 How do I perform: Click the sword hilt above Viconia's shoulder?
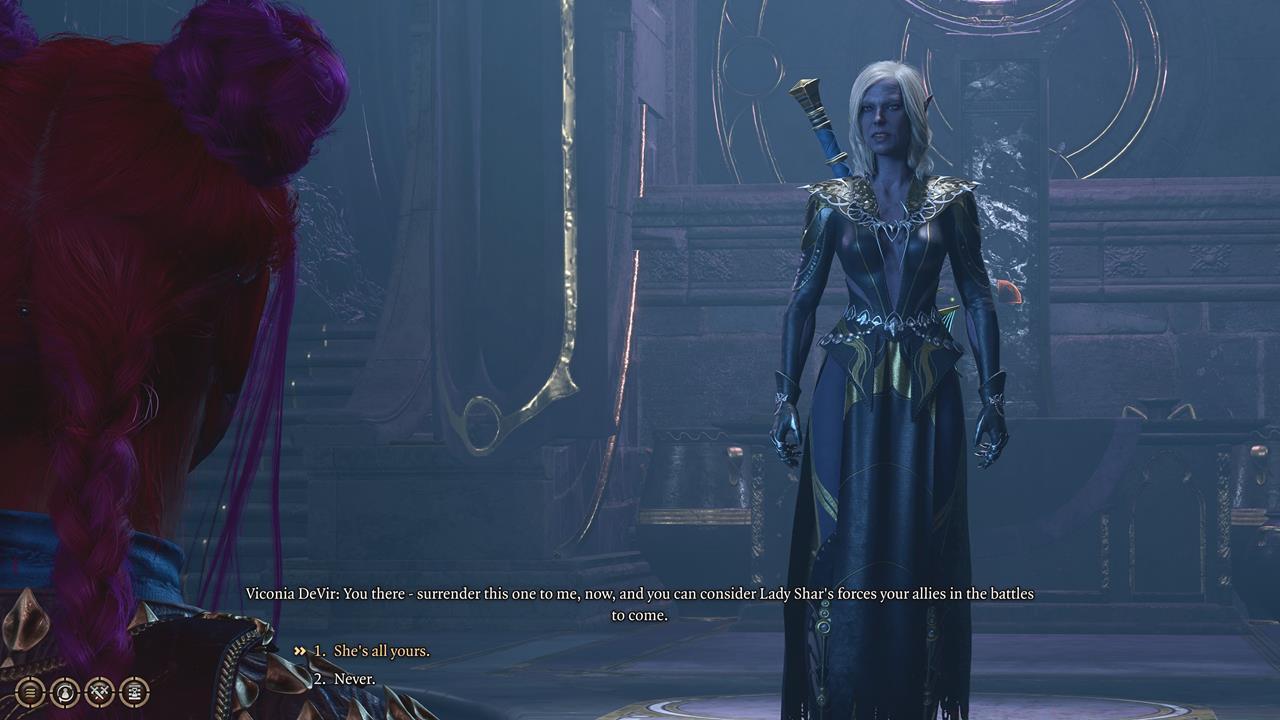tap(810, 110)
